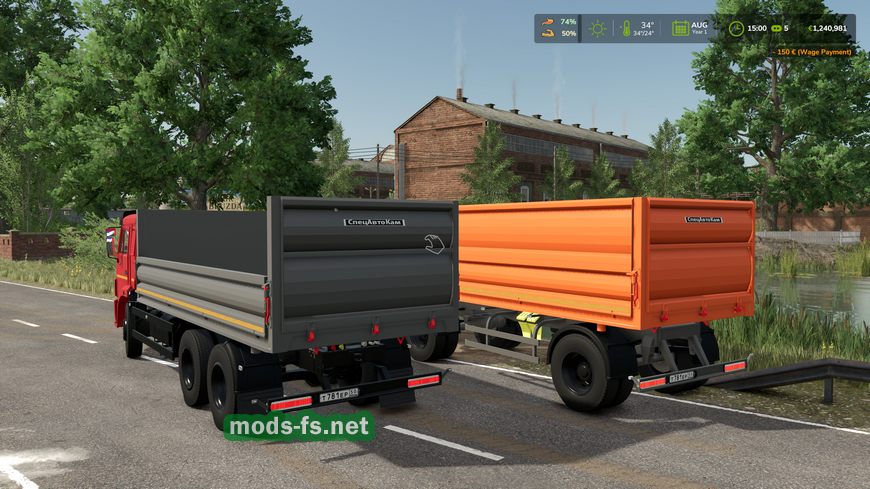Open the calendar icon showing AUG
The image size is (870, 489).
(x=680, y=29)
